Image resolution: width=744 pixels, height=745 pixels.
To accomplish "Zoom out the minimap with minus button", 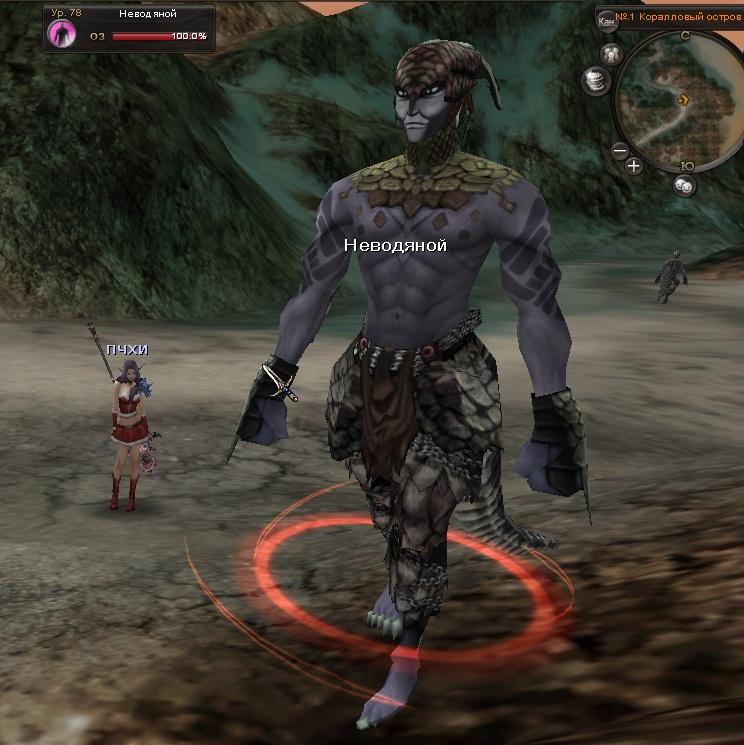I will point(620,152).
